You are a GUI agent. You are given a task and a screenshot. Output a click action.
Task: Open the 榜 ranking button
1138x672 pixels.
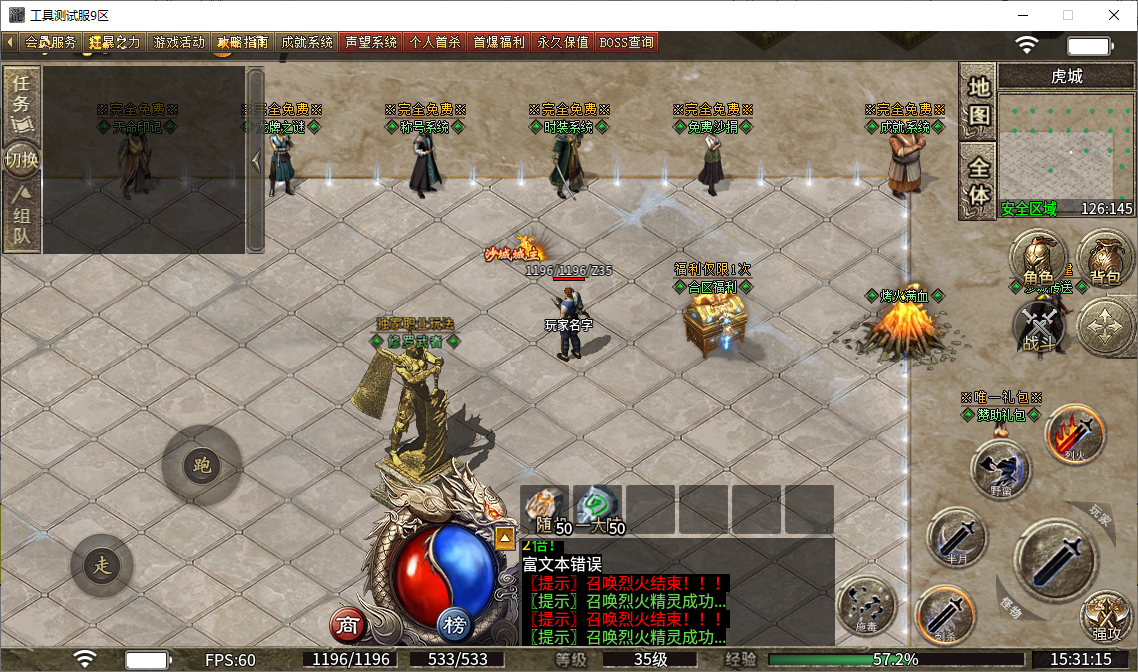[x=455, y=626]
